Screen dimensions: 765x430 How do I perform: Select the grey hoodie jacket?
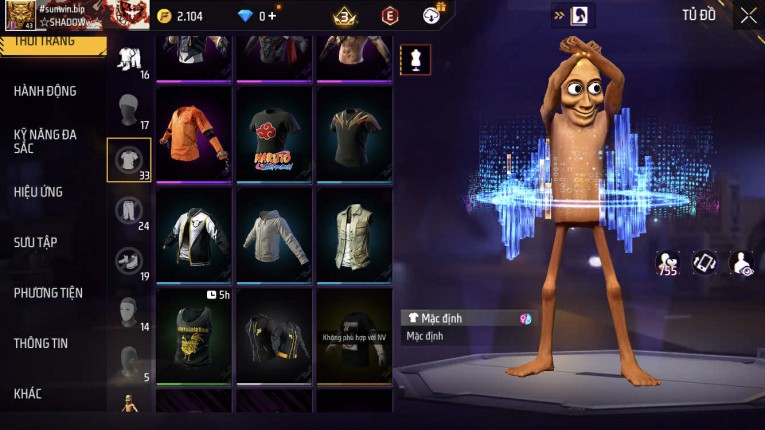coord(274,235)
